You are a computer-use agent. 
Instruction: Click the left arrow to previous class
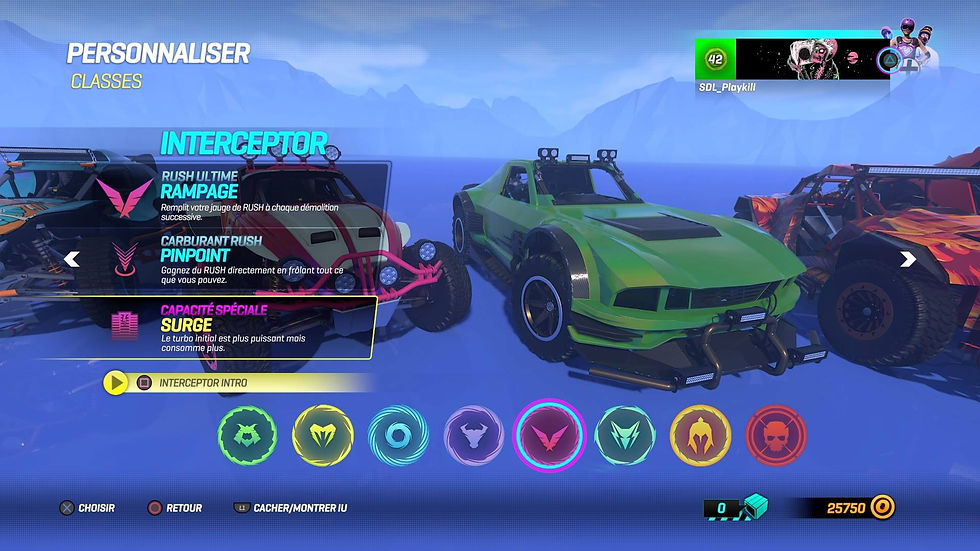71,260
